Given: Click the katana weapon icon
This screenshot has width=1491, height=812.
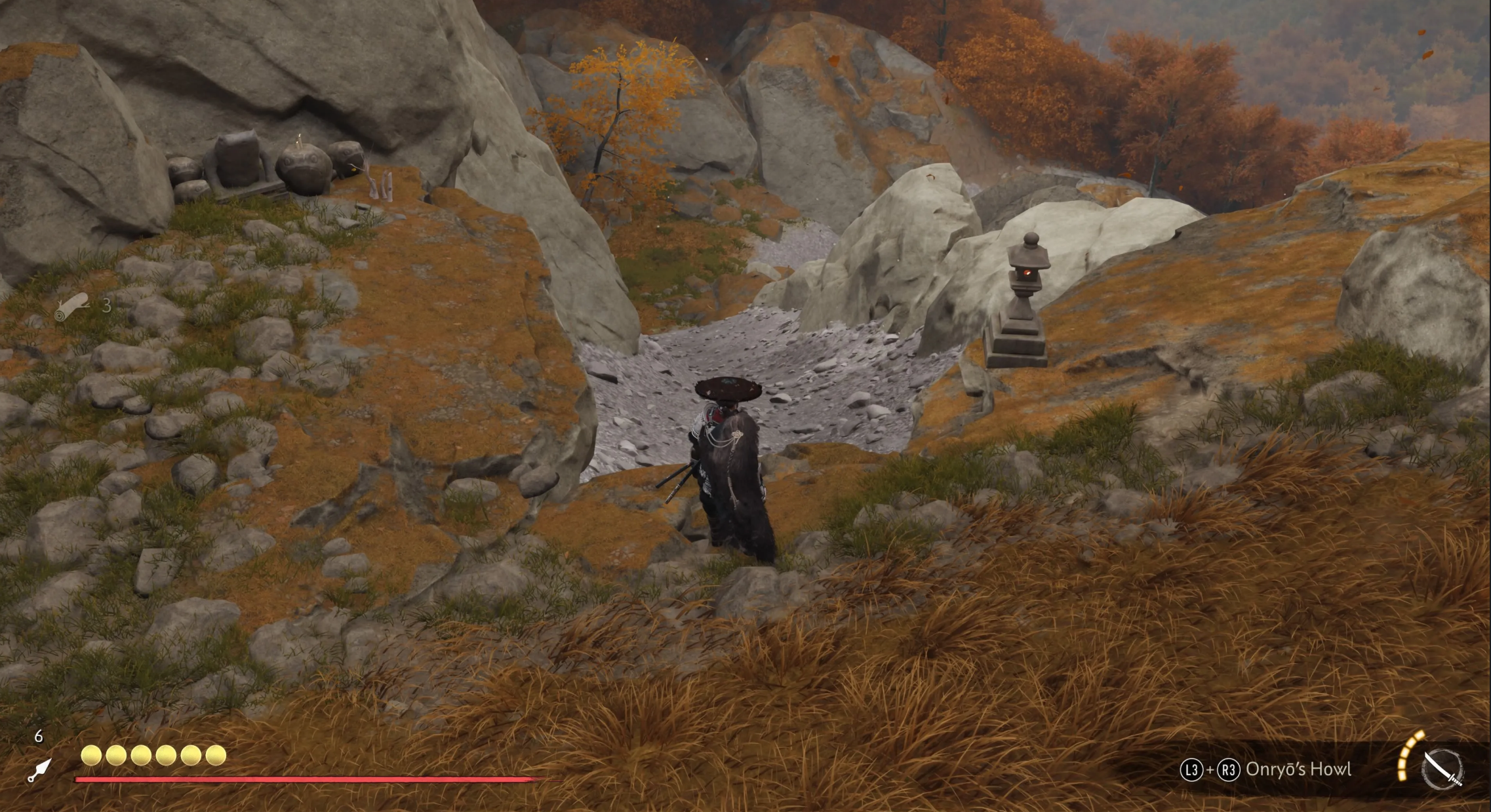Looking at the screenshot, I should [x=1442, y=769].
